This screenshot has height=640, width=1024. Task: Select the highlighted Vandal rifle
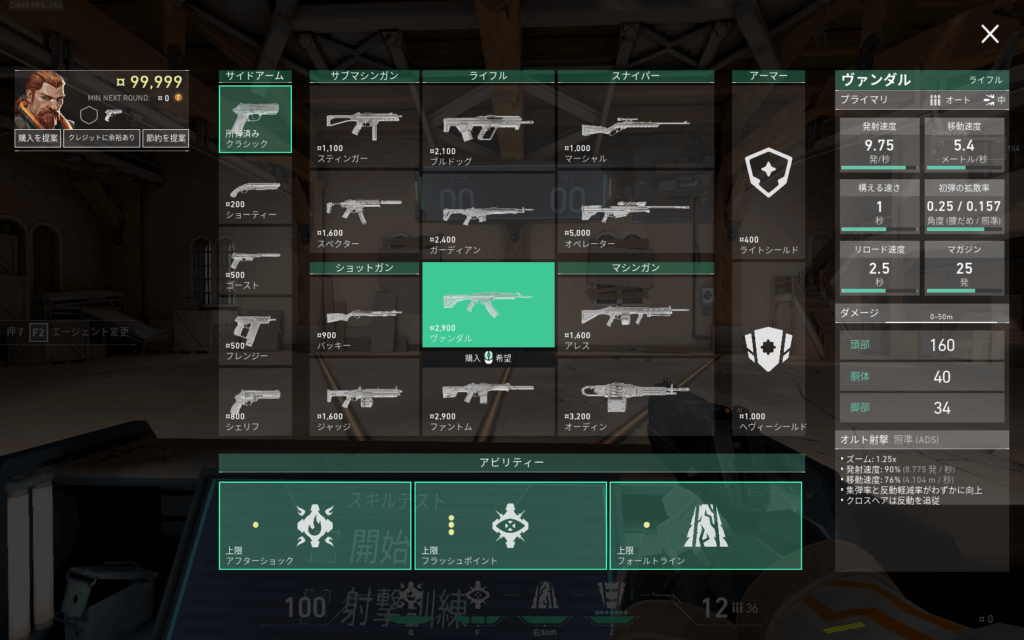click(488, 304)
